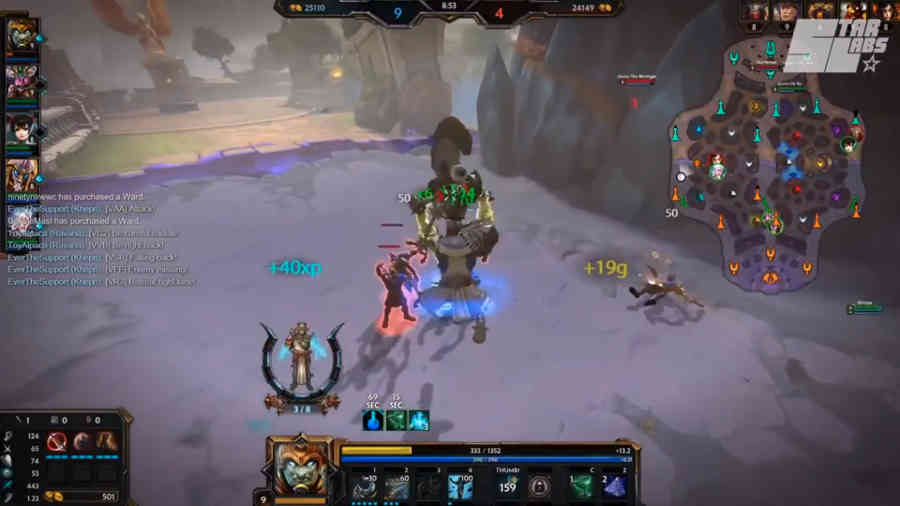Viewport: 900px width, 506px height.
Task: Cast the ultimate ability in slot 4
Action: pos(461,487)
